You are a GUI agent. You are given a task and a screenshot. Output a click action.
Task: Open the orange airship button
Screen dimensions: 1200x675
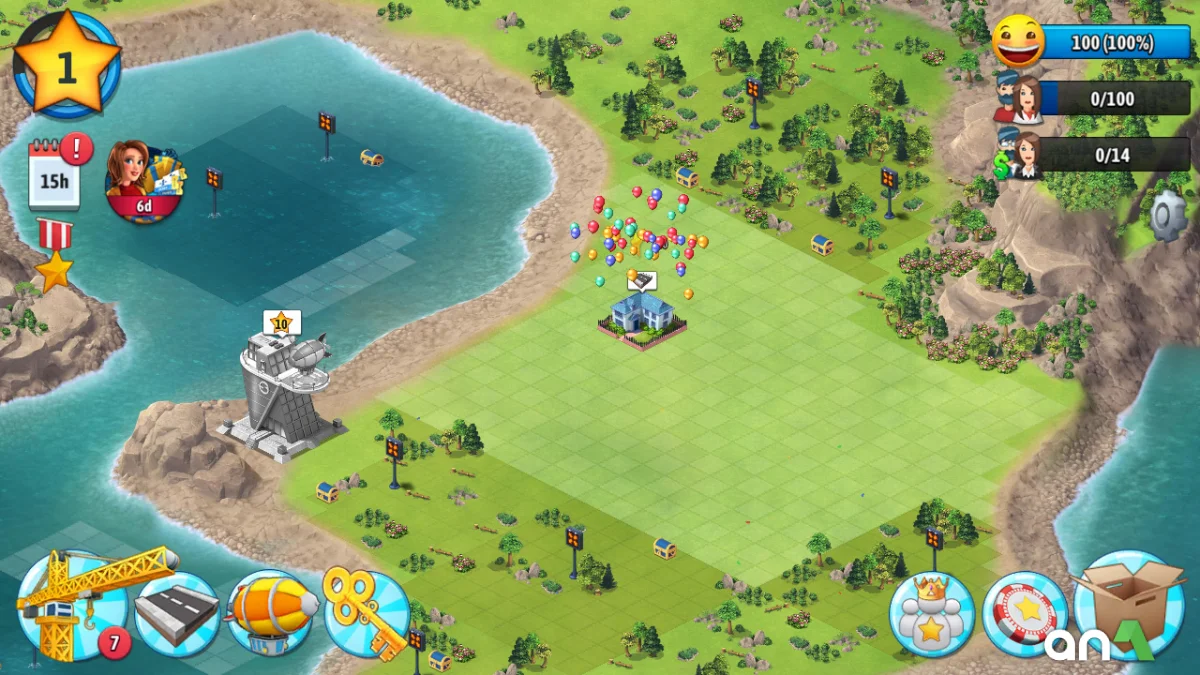point(269,611)
